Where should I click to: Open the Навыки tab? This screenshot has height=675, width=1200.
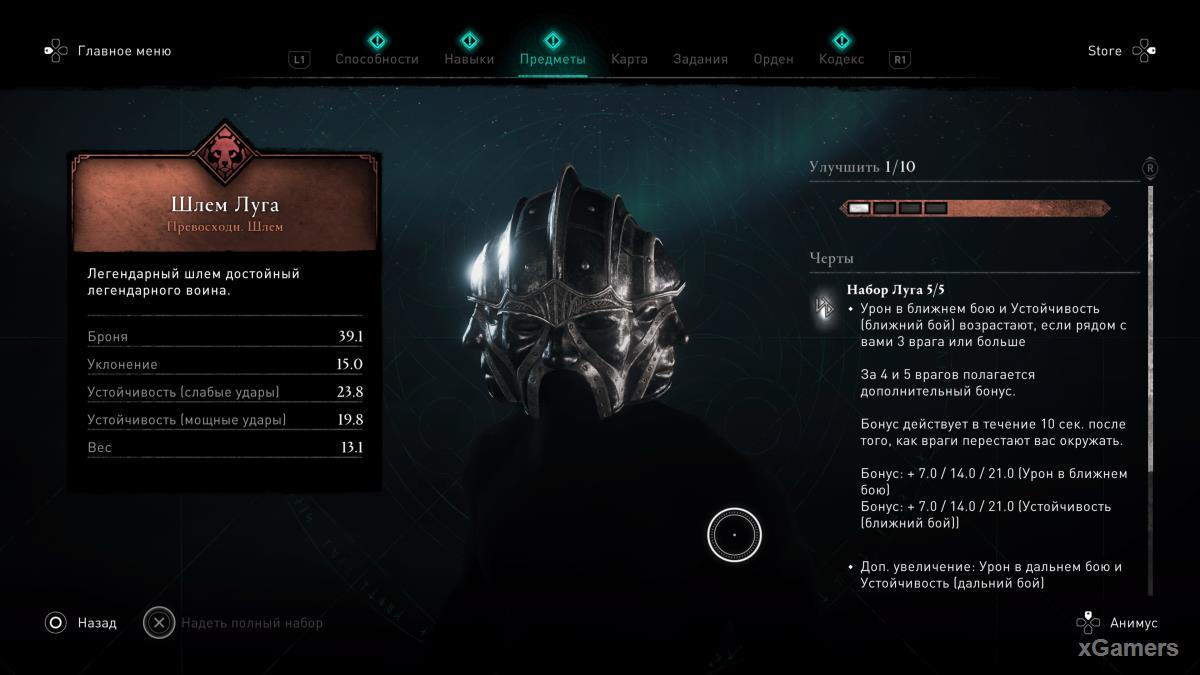[469, 59]
